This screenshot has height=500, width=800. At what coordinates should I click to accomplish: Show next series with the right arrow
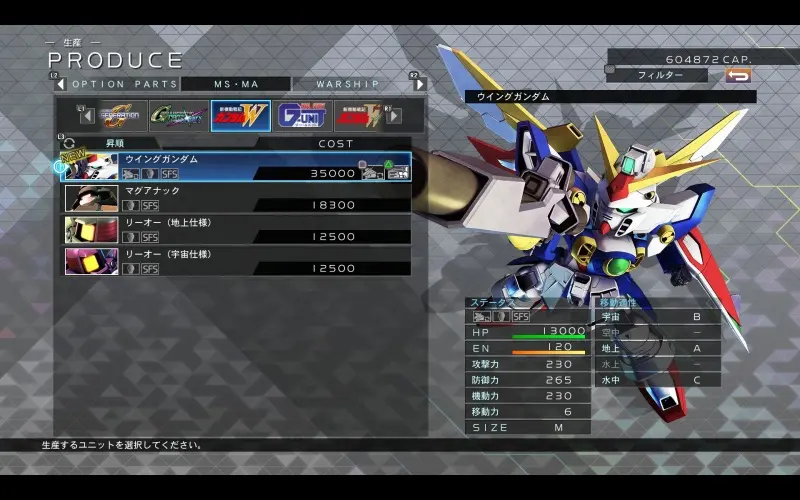pyautogui.click(x=394, y=116)
